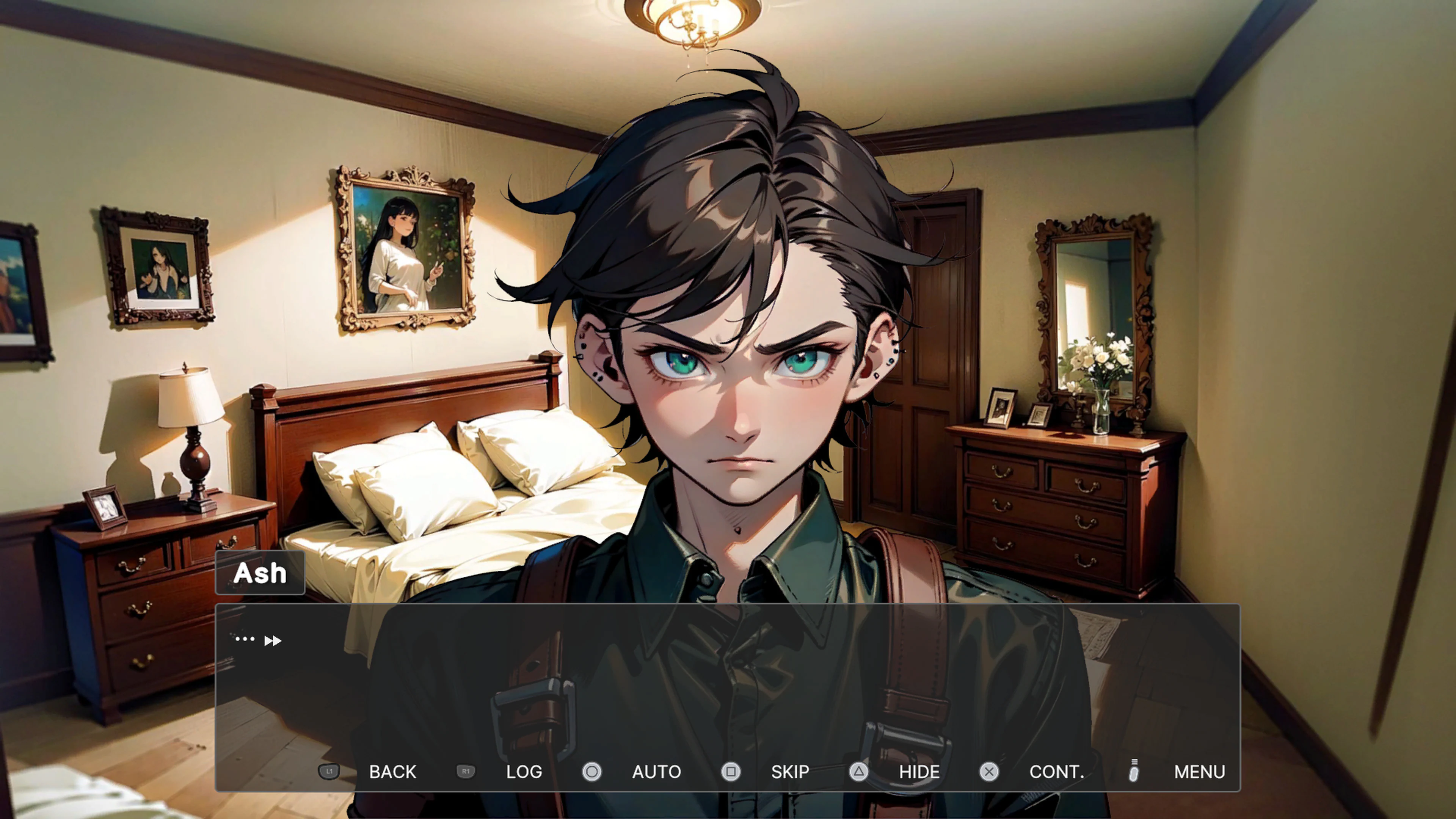The image size is (1456, 819).
Task: Click the ellipsis text in the message window
Action: tap(244, 639)
